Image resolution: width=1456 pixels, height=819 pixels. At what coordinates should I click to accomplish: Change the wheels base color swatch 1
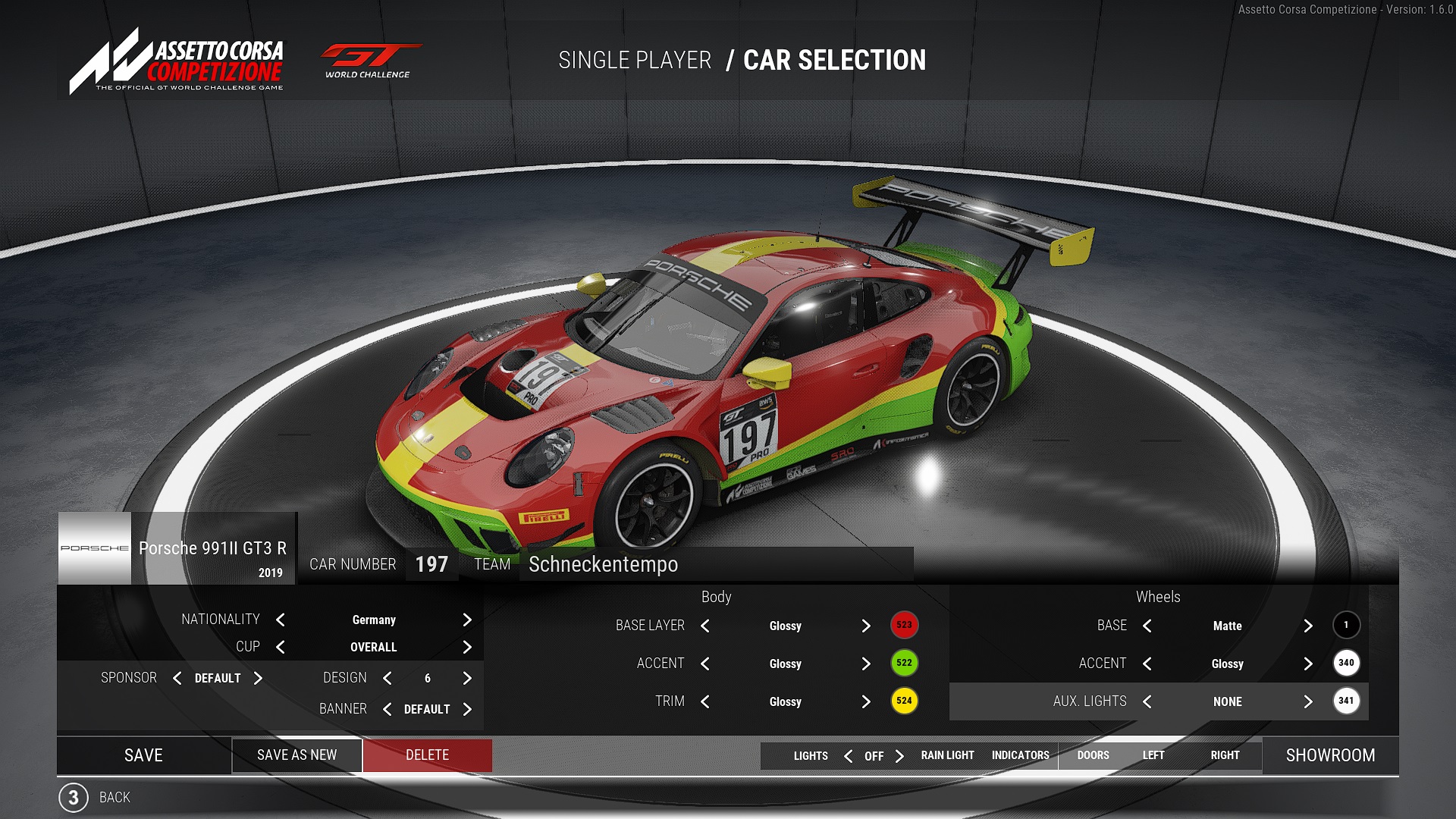1346,626
